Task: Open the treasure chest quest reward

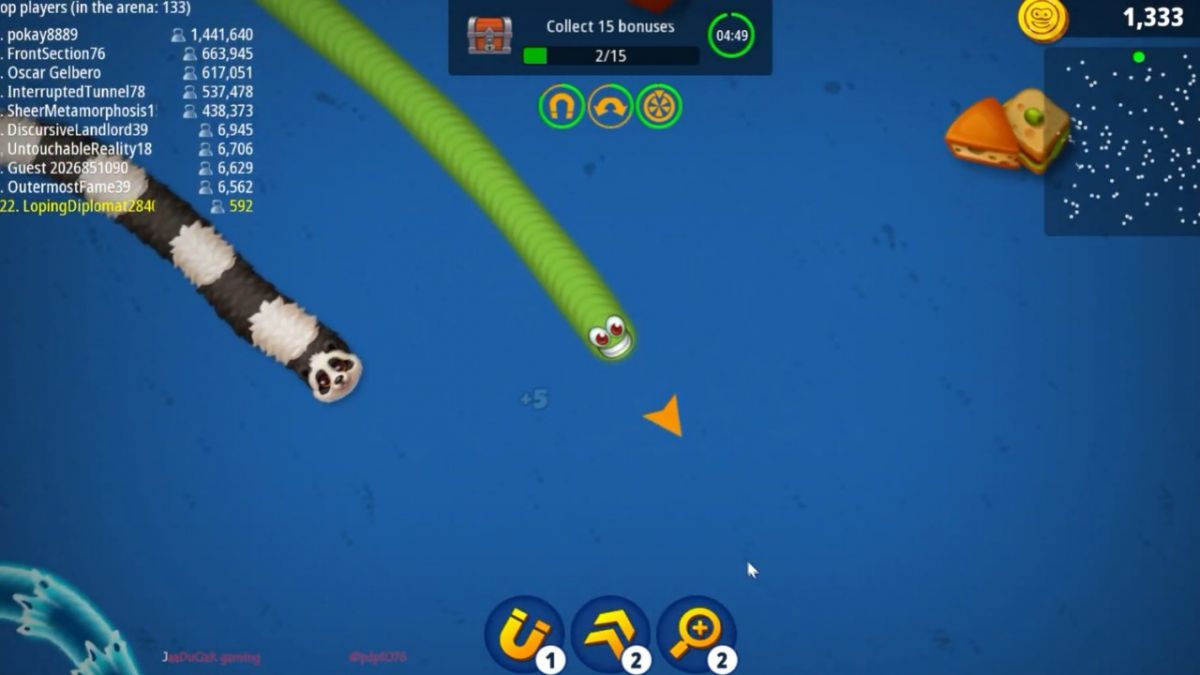Action: point(489,35)
